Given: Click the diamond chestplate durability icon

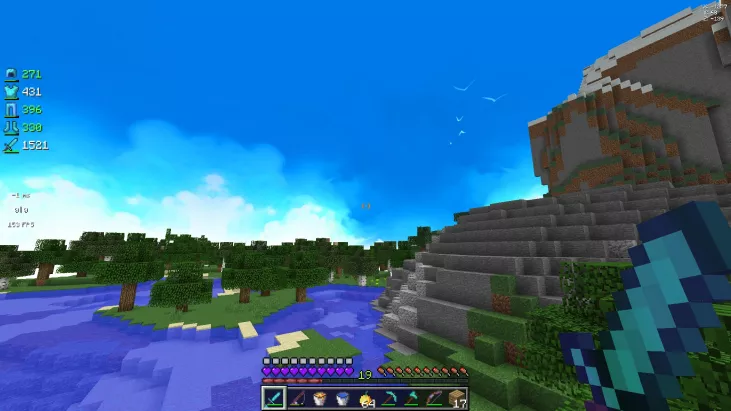Looking at the screenshot, I should [x=11, y=92].
